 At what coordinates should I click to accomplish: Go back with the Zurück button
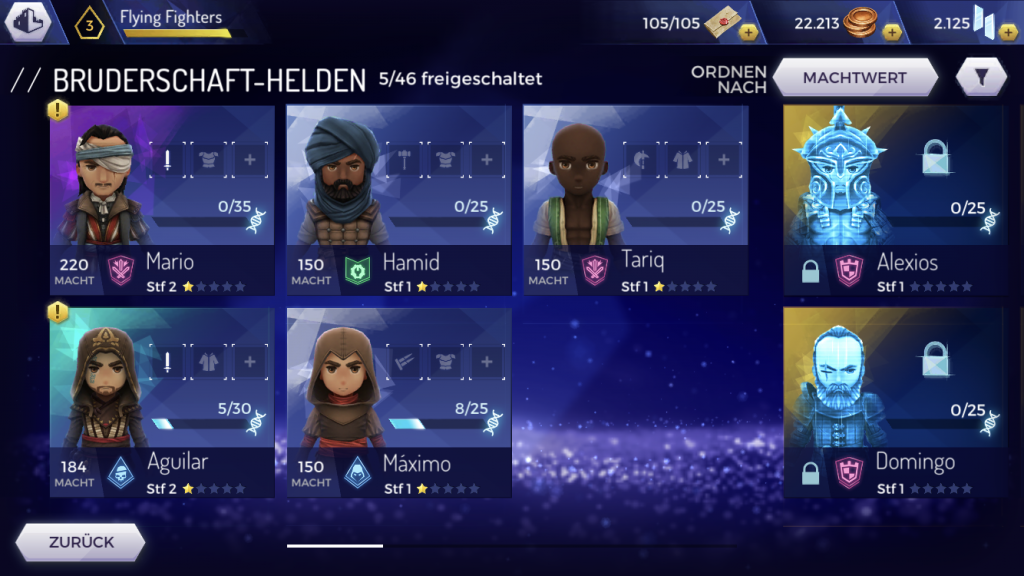pyautogui.click(x=81, y=543)
